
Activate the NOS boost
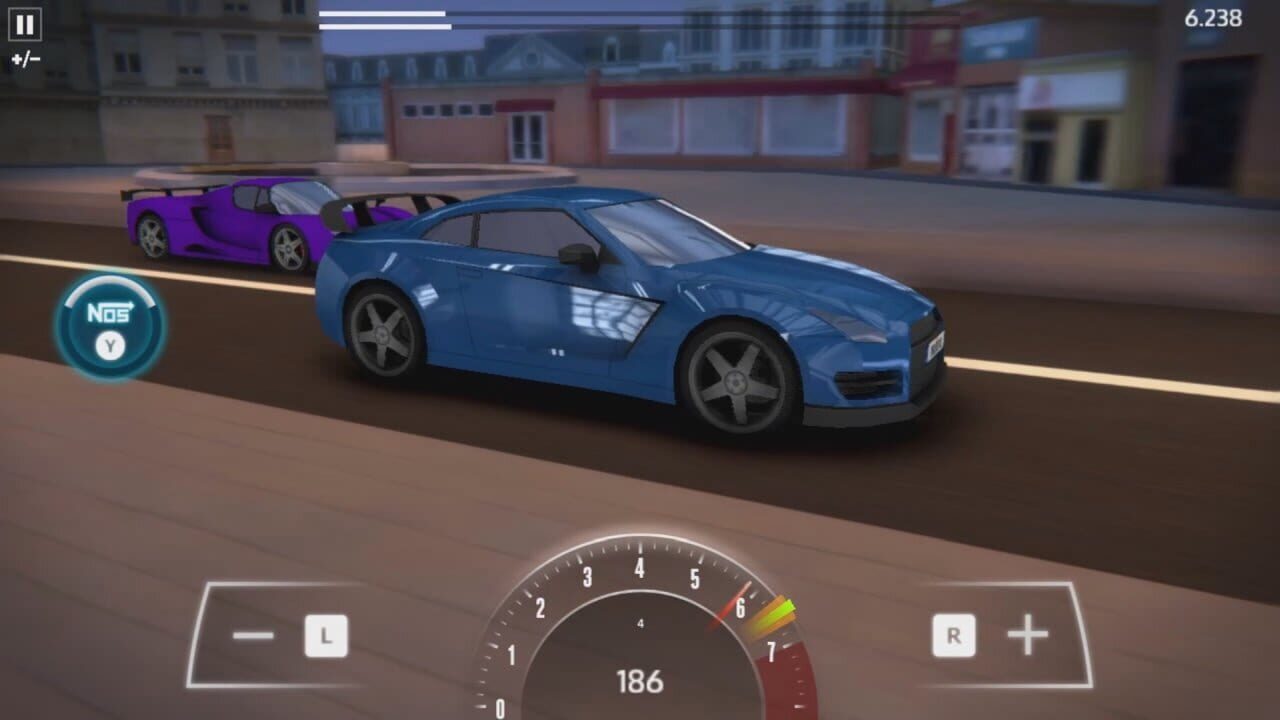(110, 326)
